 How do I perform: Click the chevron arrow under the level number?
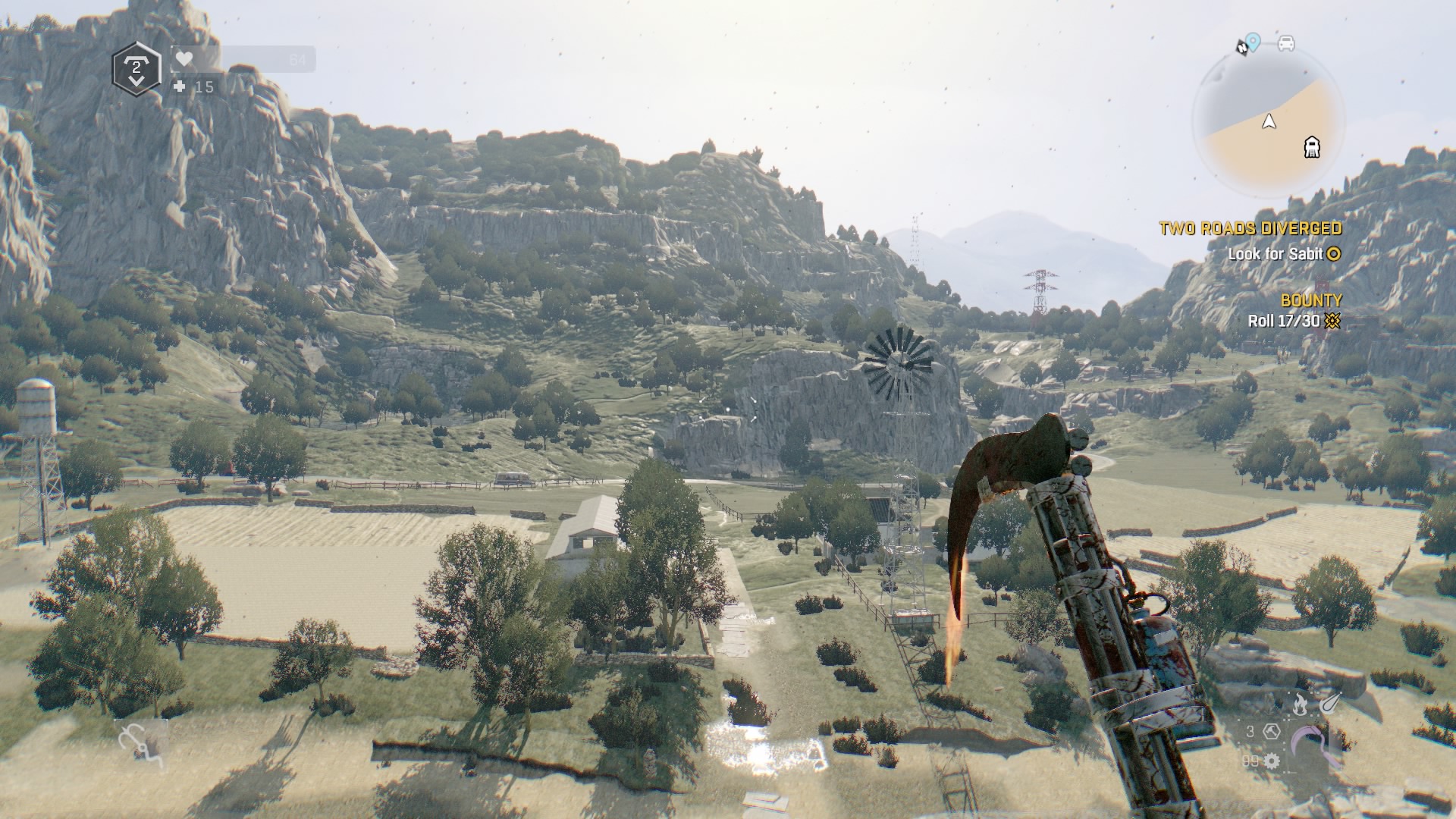tap(136, 80)
